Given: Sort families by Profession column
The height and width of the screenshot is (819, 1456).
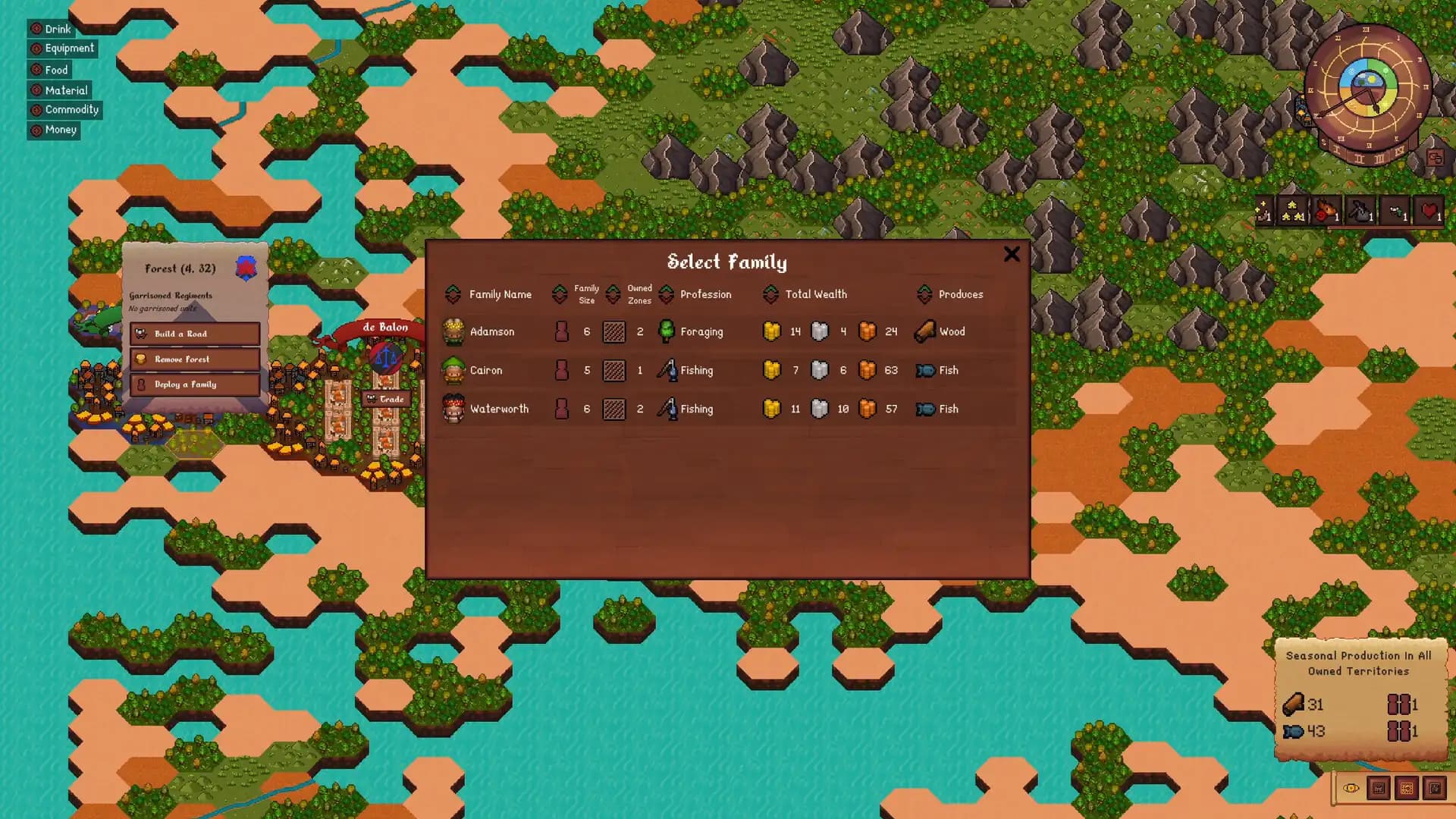Looking at the screenshot, I should [x=707, y=294].
